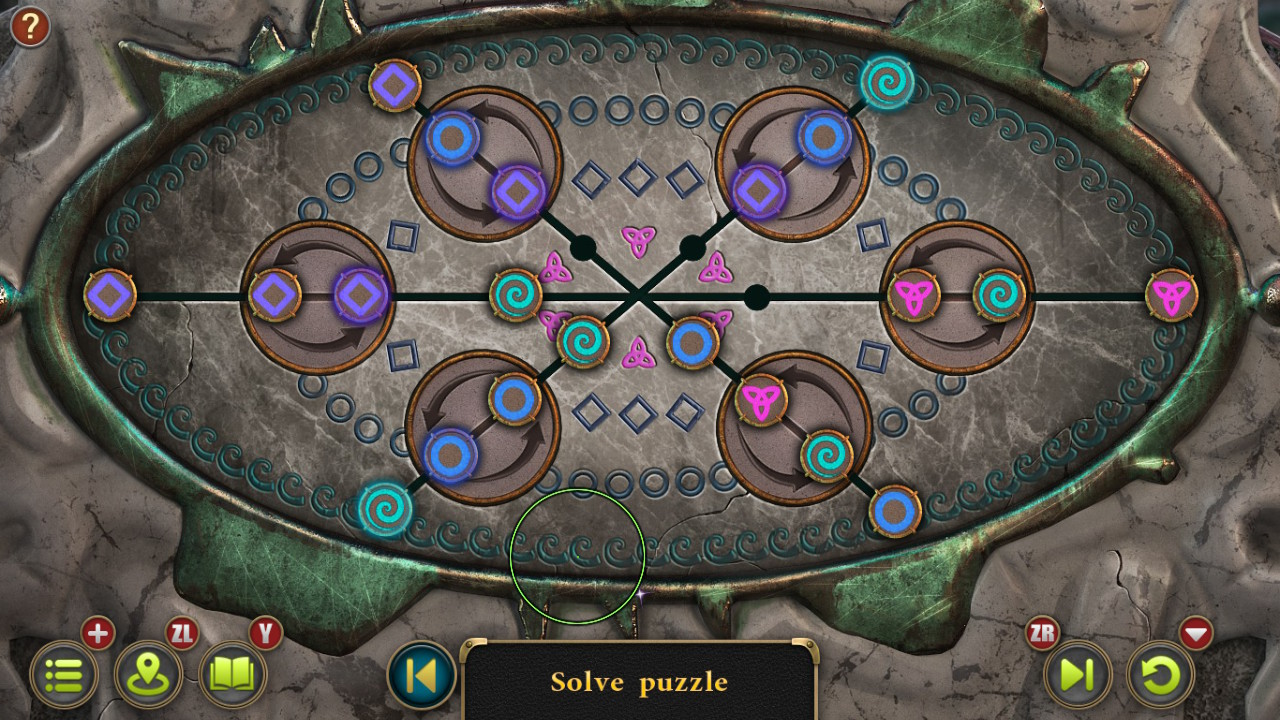Click the red plus badge above the list icon

pyautogui.click(x=97, y=632)
